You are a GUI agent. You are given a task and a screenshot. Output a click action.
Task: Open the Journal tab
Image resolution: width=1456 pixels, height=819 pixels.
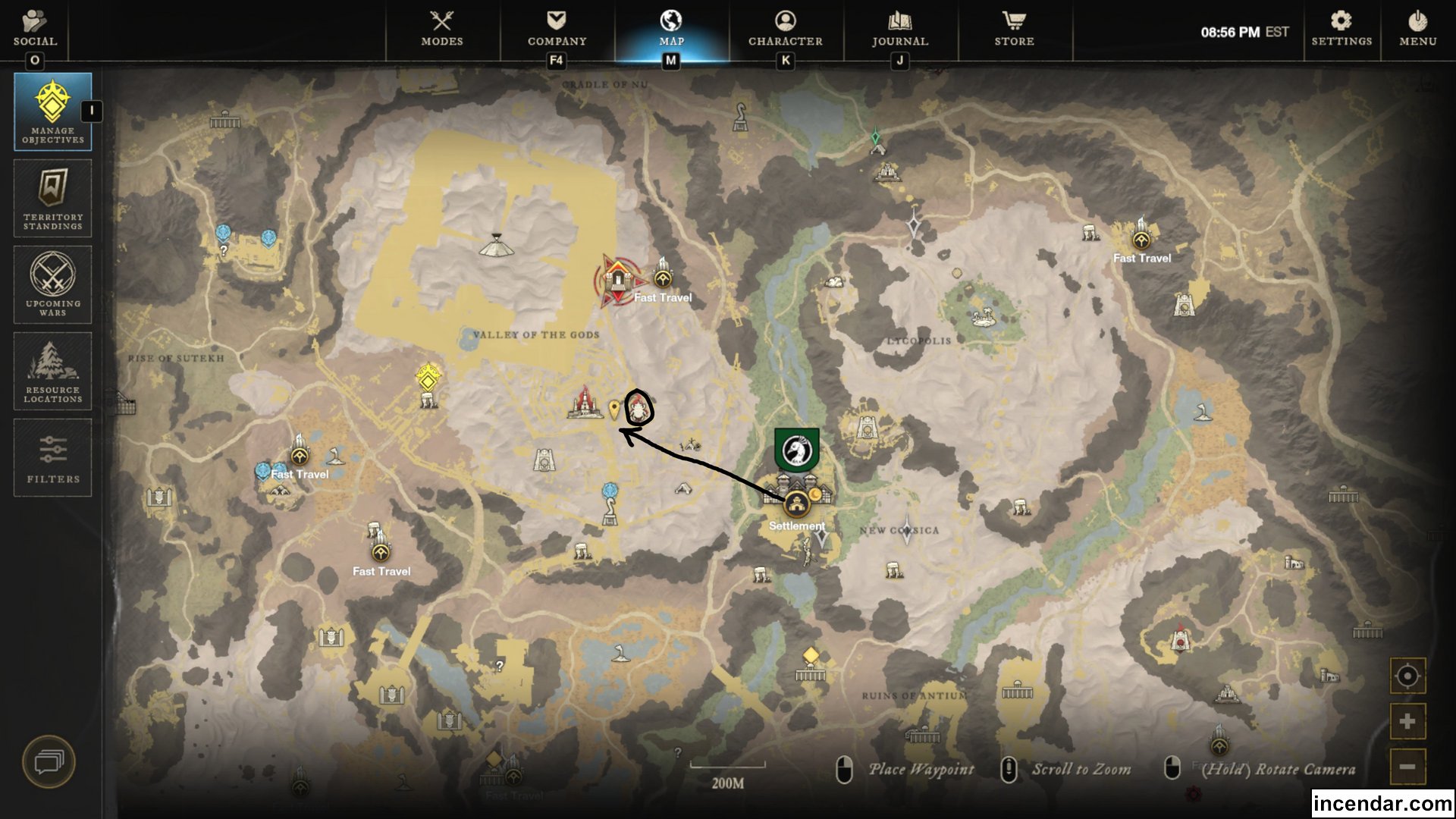(899, 30)
